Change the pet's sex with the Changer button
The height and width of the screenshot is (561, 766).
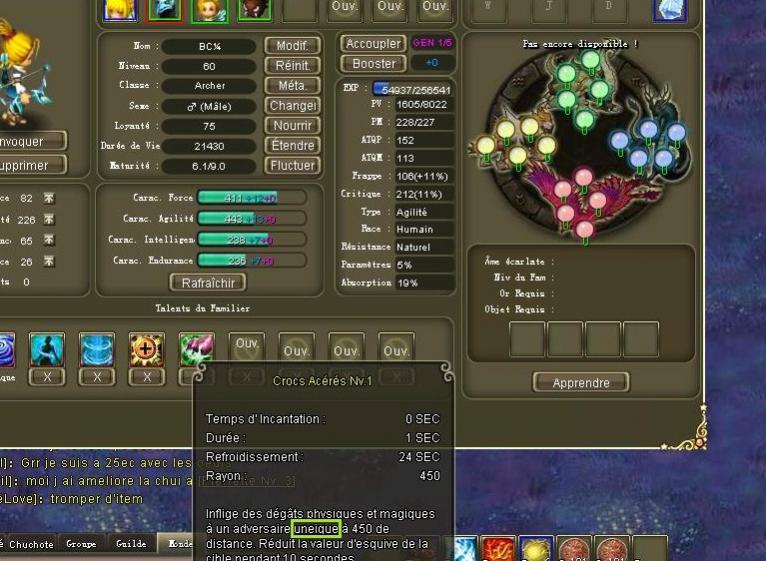(x=292, y=106)
